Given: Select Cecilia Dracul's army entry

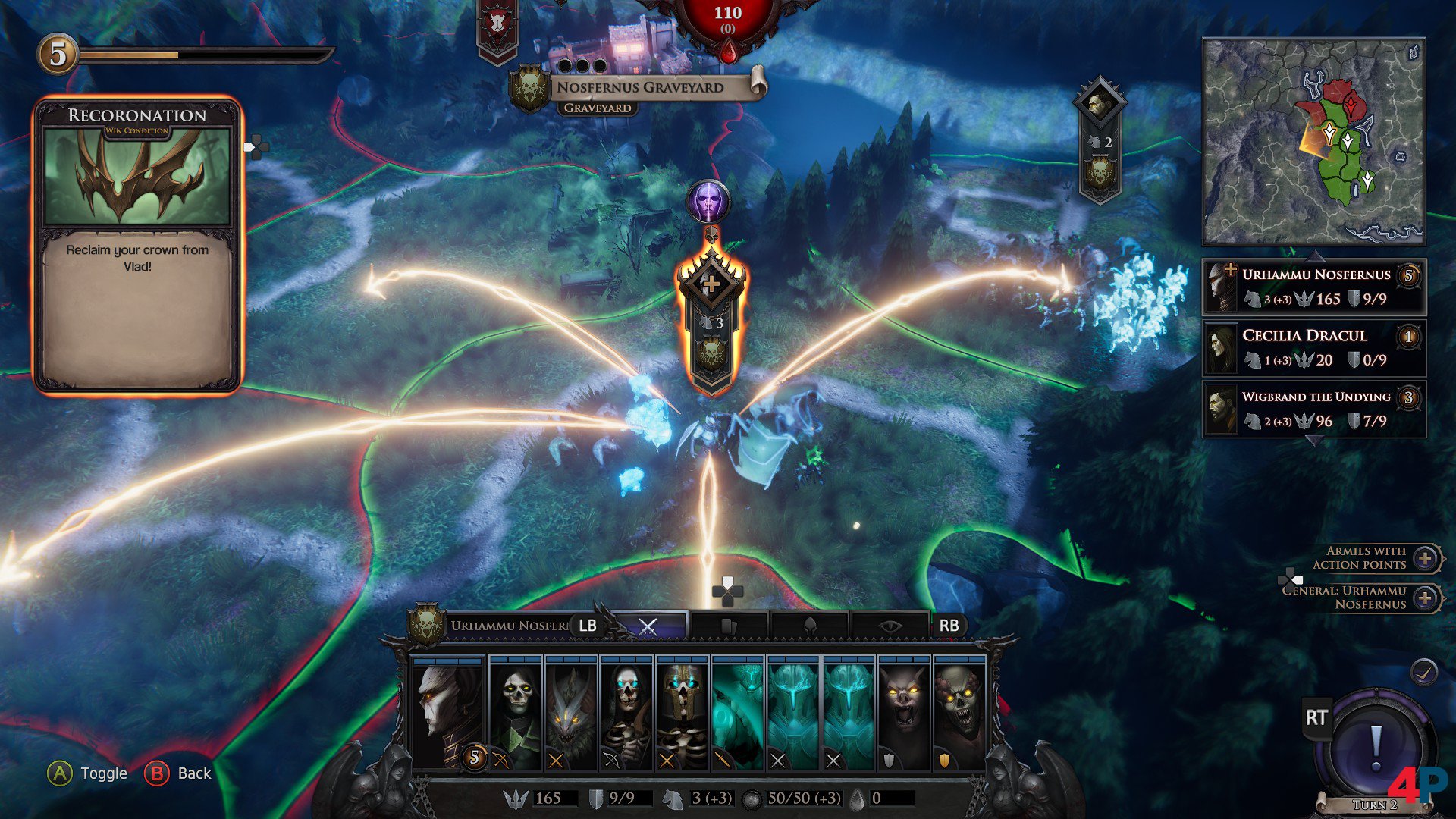Looking at the screenshot, I should [x=1313, y=348].
